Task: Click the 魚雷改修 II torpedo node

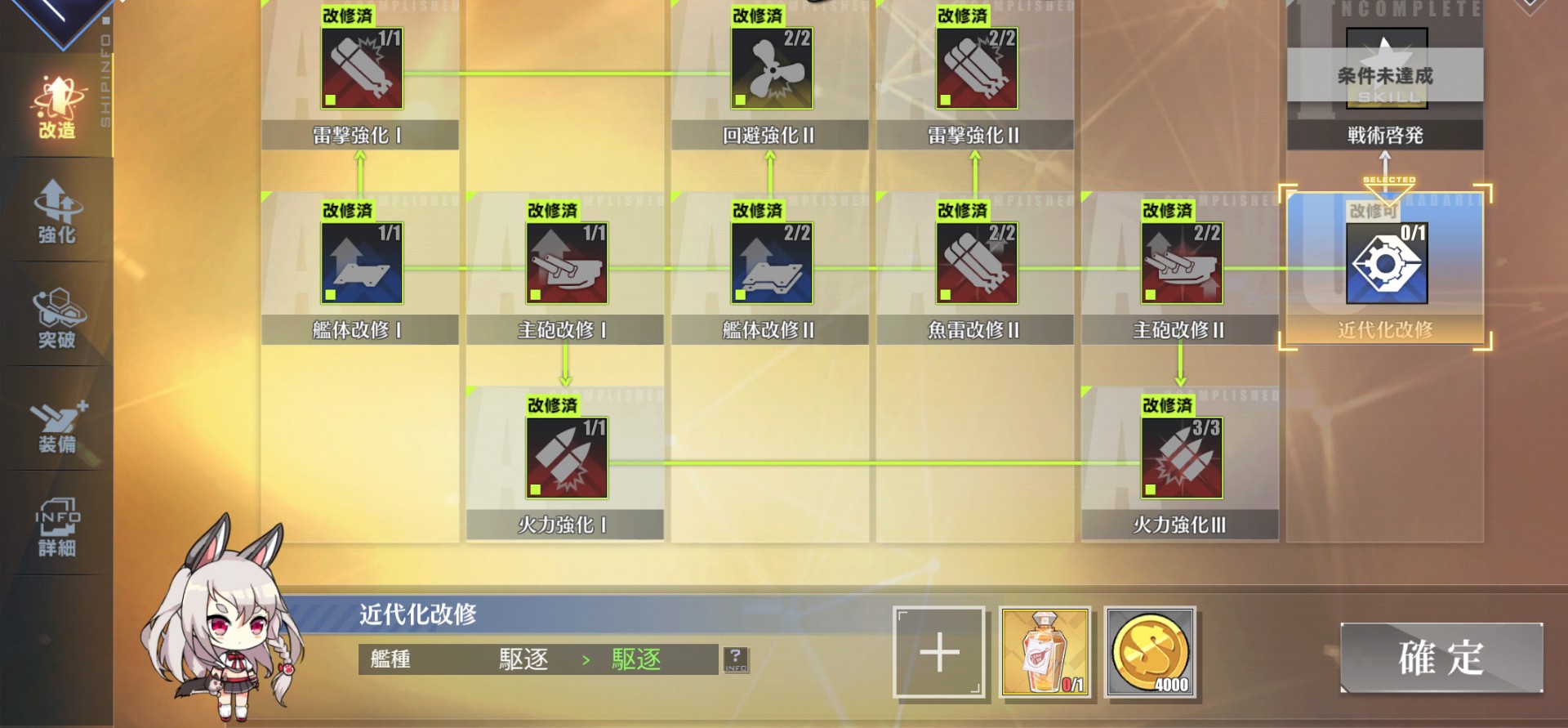Action: coord(974,263)
